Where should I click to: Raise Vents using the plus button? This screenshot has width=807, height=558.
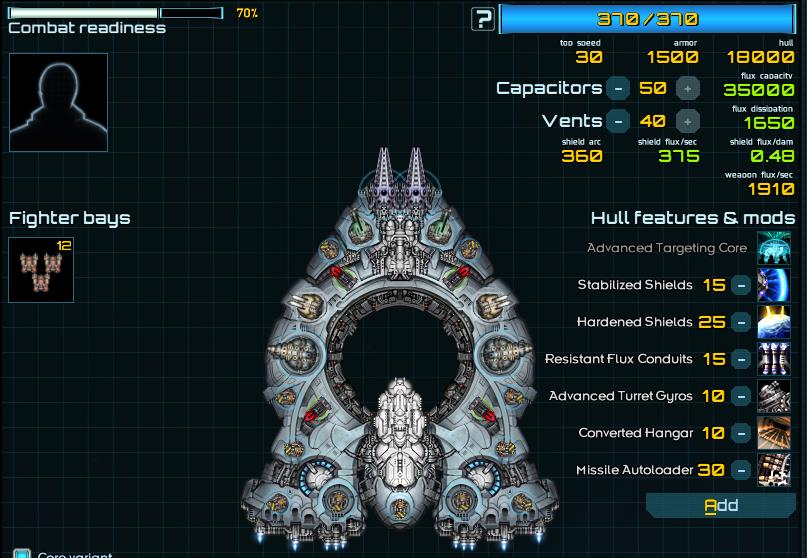coord(687,121)
